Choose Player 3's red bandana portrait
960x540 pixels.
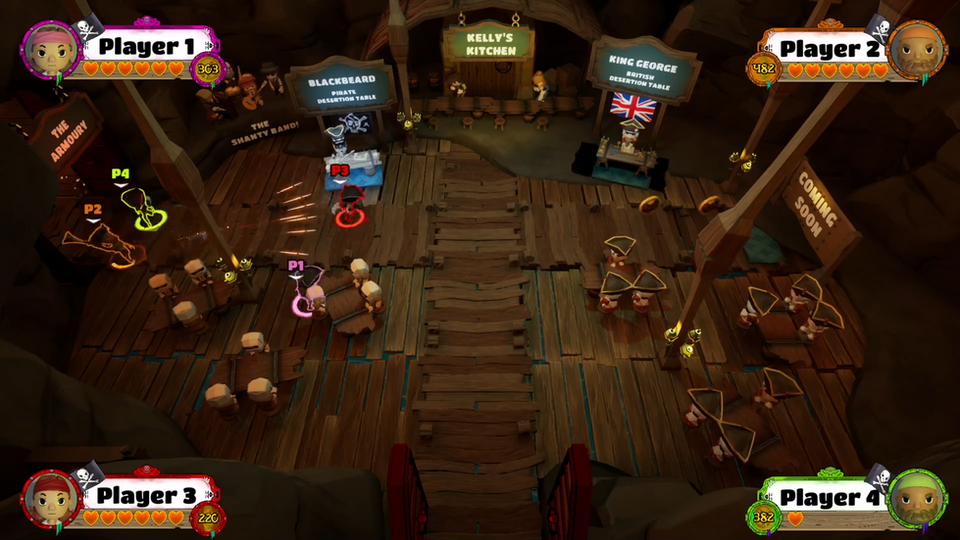tap(48, 496)
